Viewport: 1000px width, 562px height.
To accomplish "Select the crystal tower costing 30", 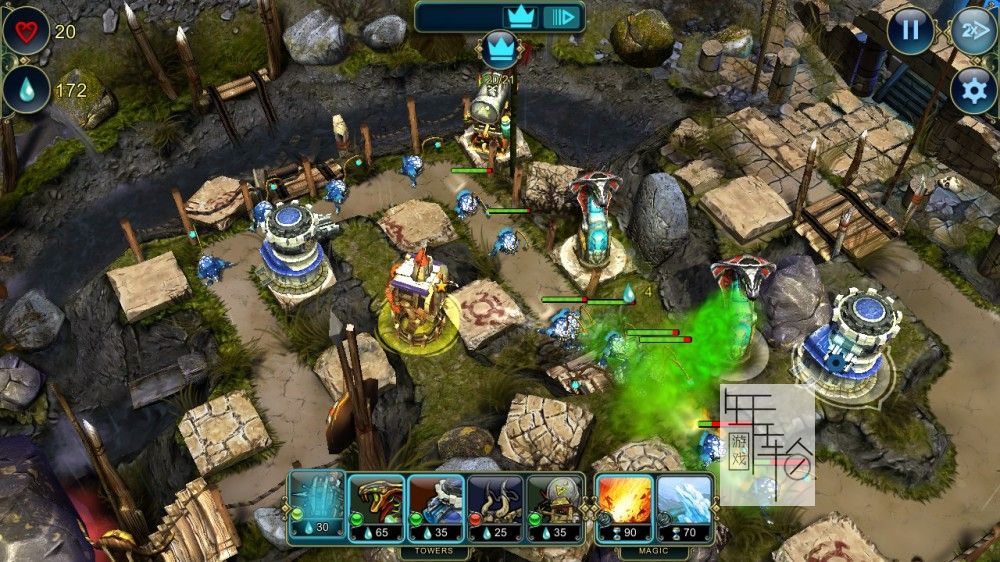I will [x=317, y=506].
